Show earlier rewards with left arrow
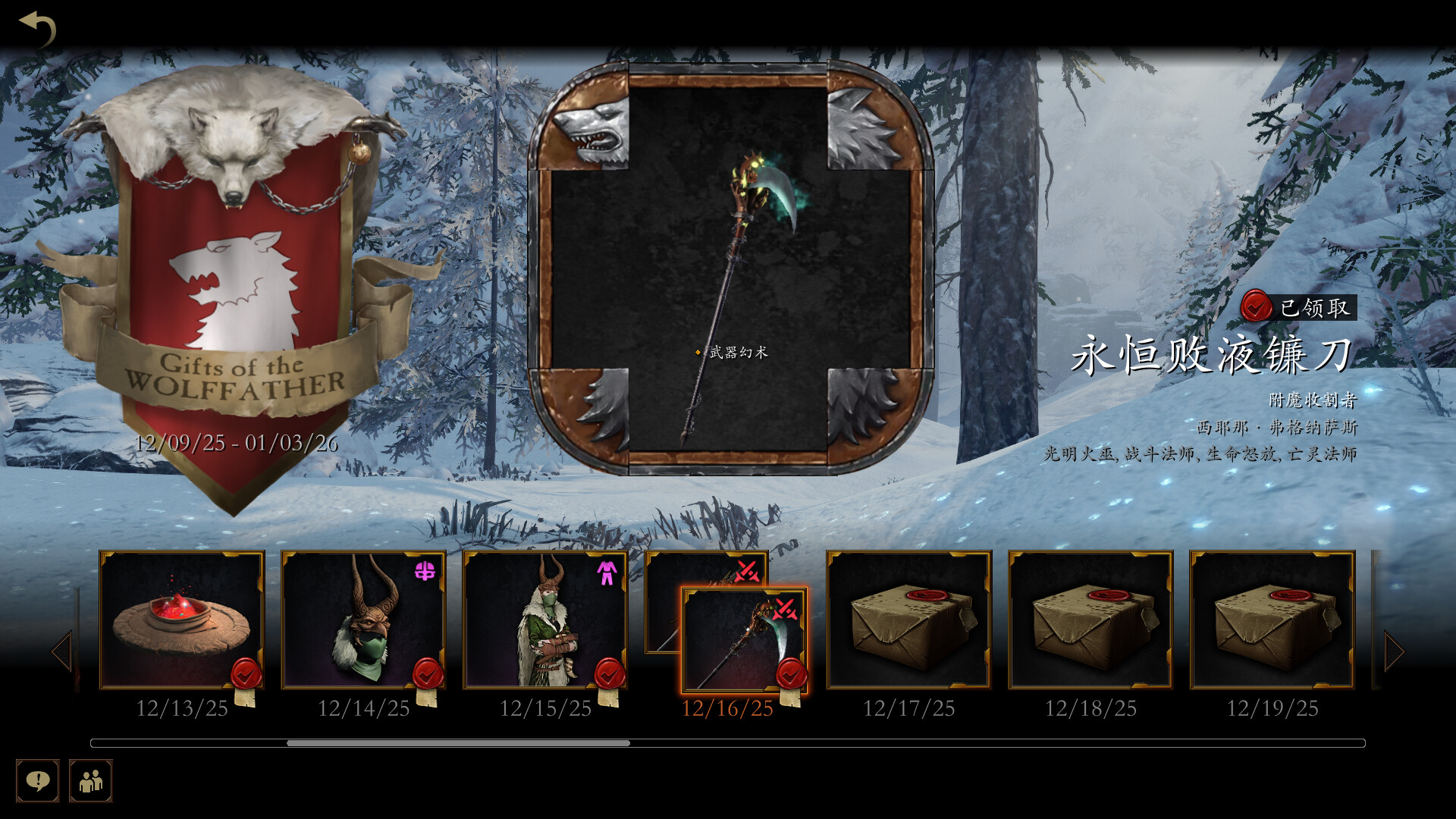 point(62,651)
